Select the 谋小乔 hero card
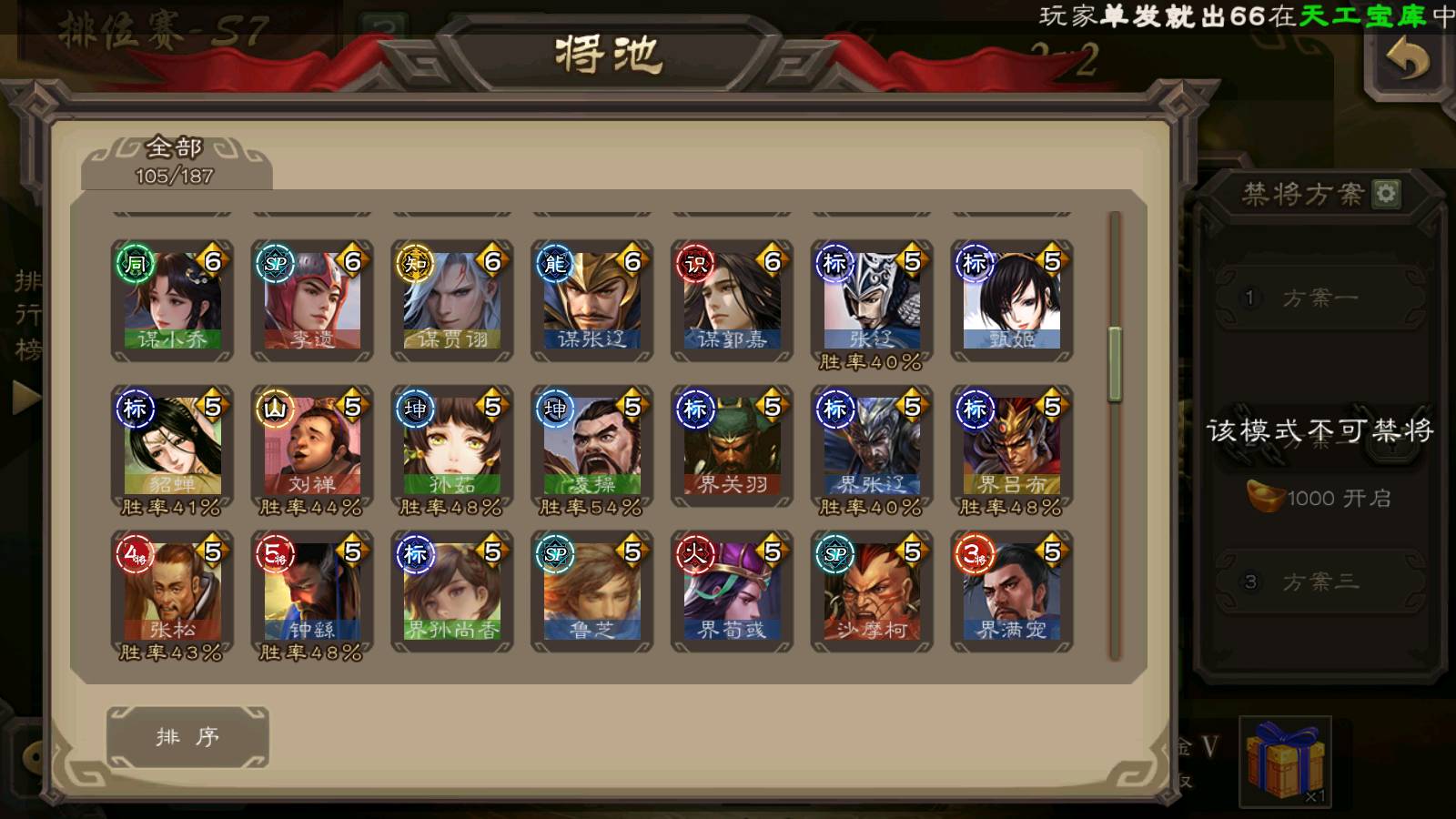Image resolution: width=1456 pixels, height=819 pixels. [x=172, y=299]
